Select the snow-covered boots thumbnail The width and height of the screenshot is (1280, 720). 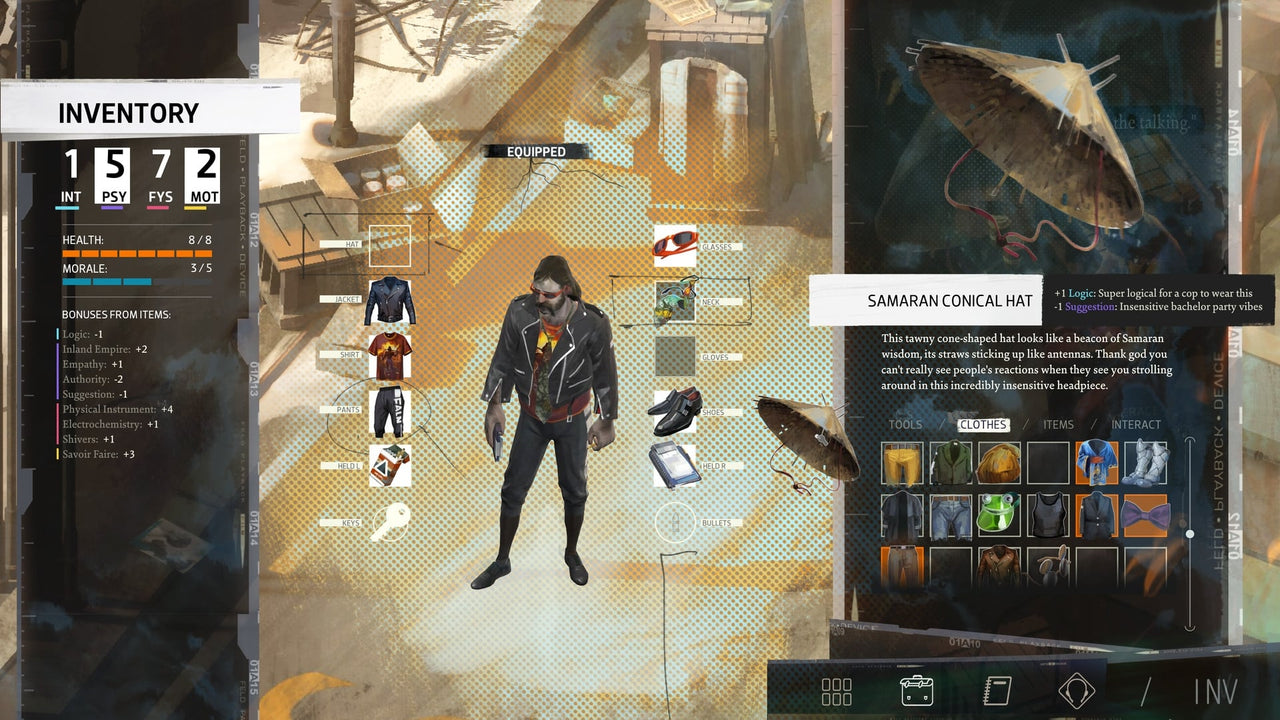point(1144,466)
